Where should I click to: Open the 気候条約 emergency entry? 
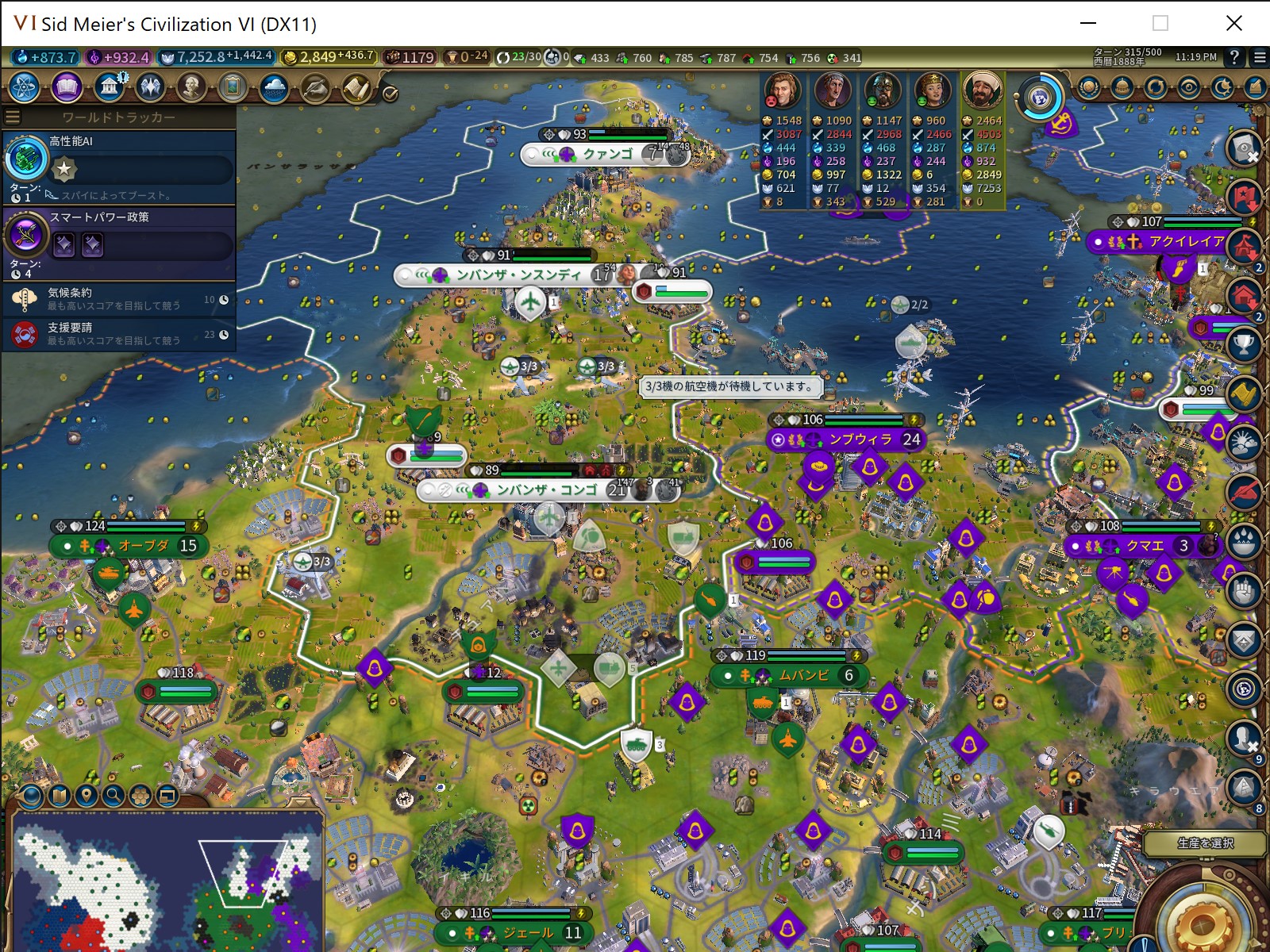pyautogui.click(x=119, y=299)
